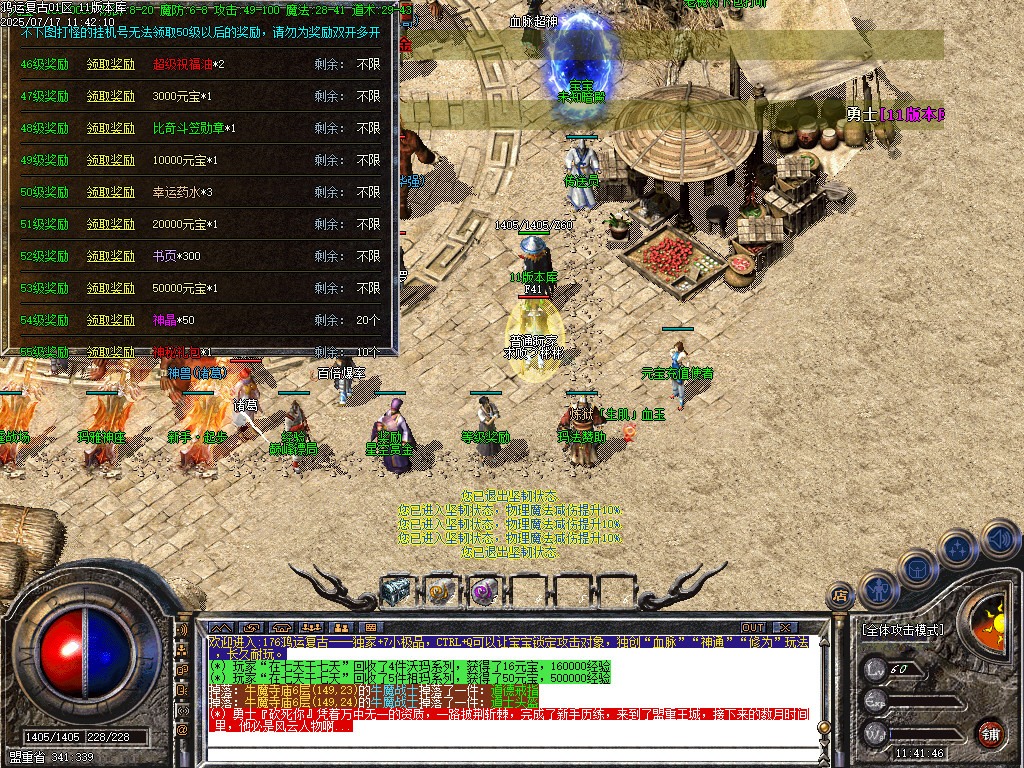
Task: Claim the level 53 reward of 50000 元宝
Action: pyautogui.click(x=110, y=289)
